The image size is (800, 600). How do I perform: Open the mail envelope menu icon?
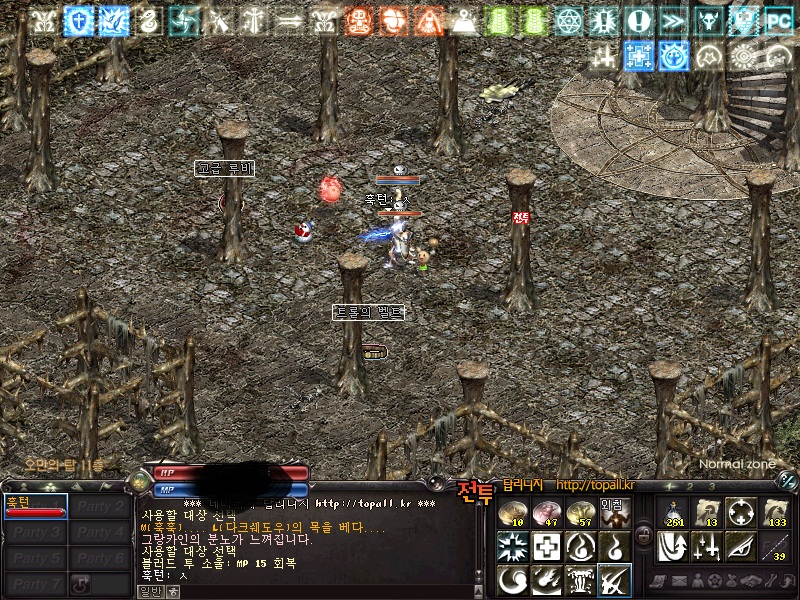[682, 581]
